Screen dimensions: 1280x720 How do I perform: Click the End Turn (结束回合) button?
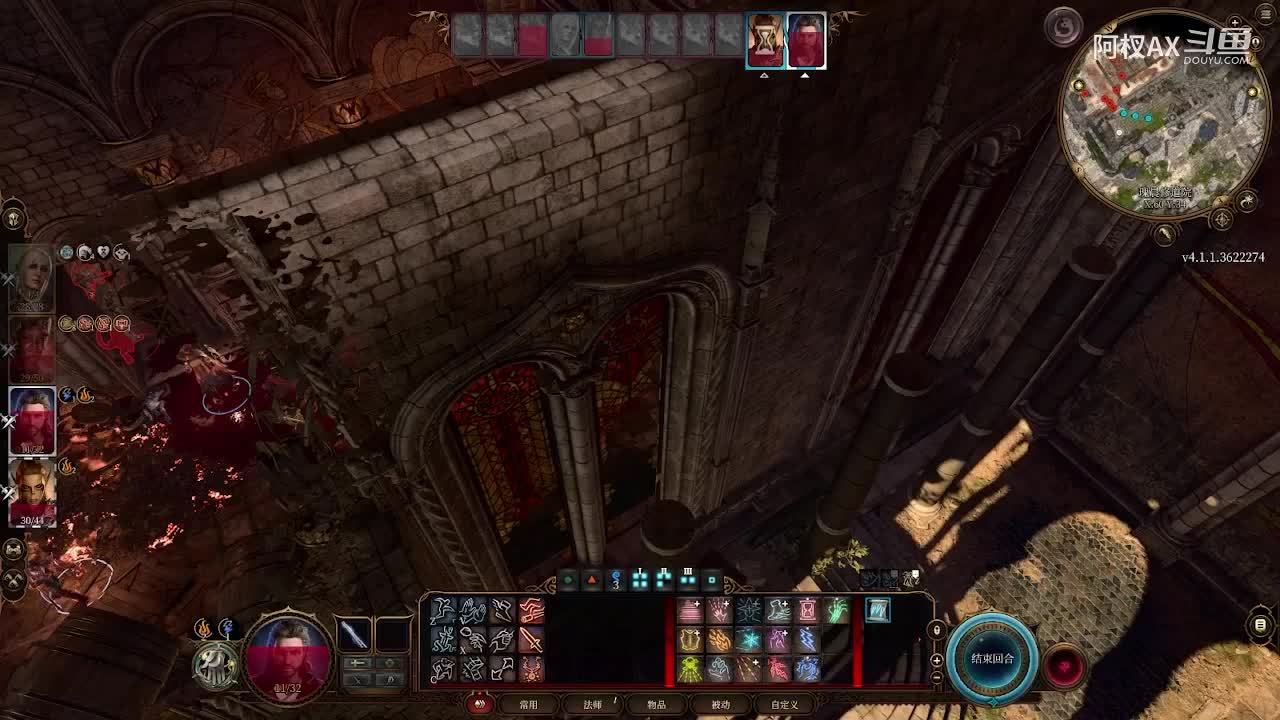click(x=992, y=658)
